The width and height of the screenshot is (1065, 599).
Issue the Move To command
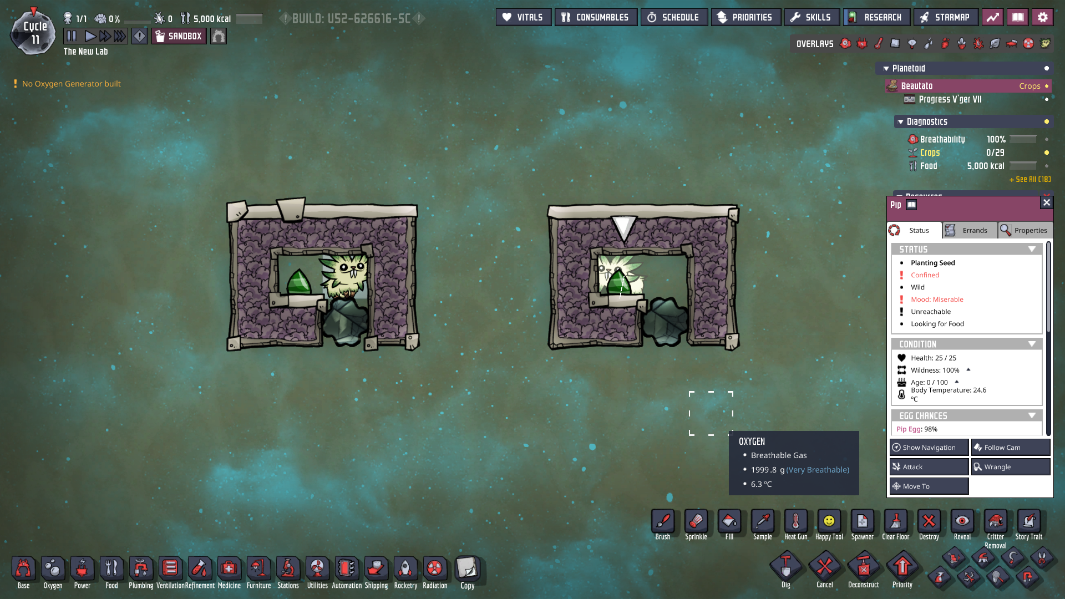point(929,486)
